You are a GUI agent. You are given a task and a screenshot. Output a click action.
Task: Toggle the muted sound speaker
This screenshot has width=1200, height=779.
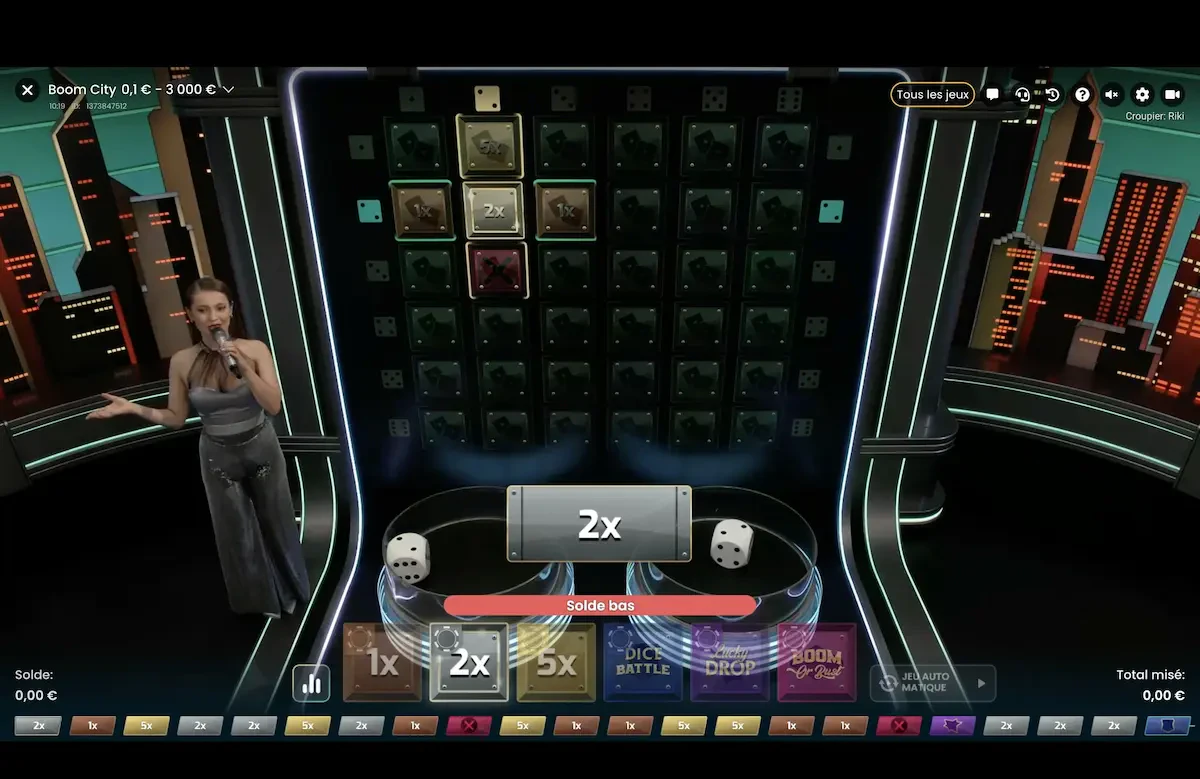pyautogui.click(x=1112, y=94)
